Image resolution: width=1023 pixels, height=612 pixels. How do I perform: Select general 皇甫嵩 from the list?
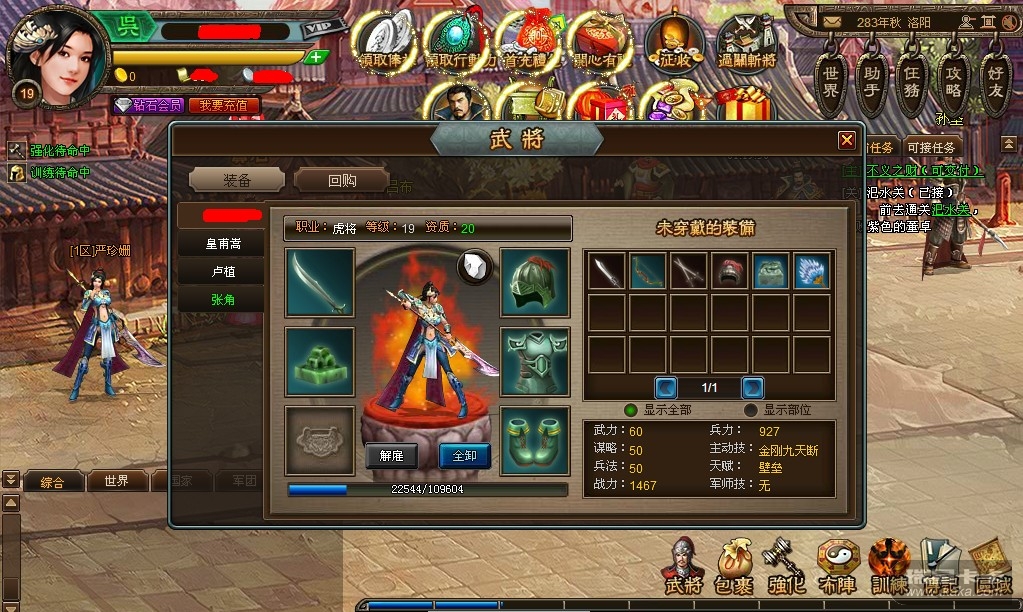pyautogui.click(x=223, y=243)
